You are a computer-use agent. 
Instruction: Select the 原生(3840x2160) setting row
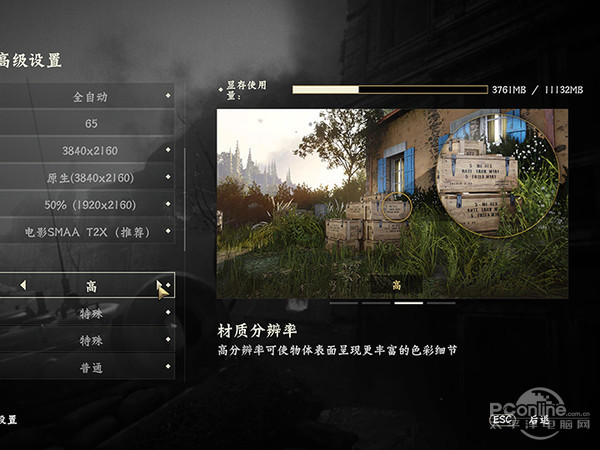pyautogui.click(x=90, y=178)
